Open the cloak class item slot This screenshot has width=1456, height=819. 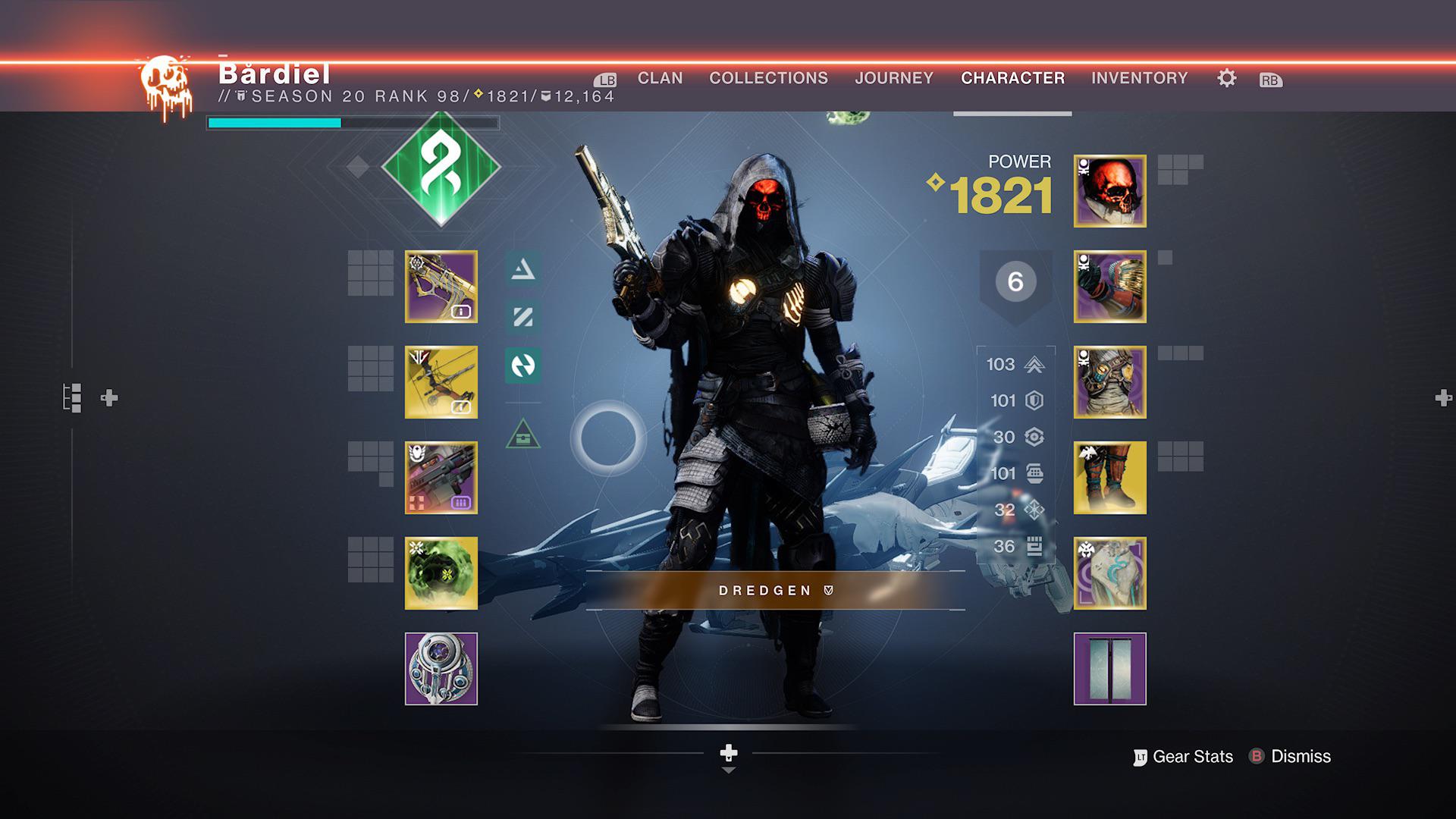click(1109, 572)
